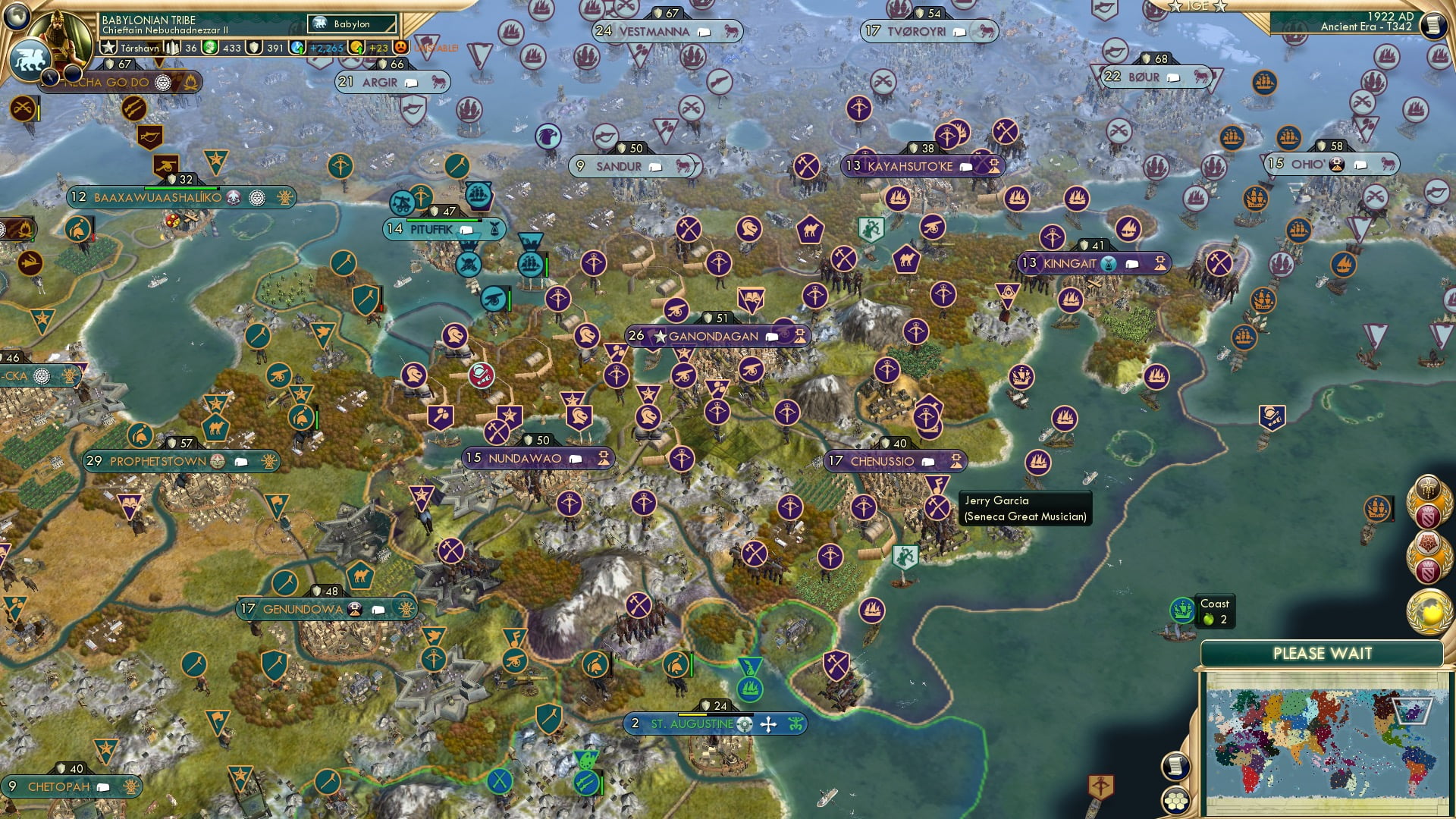This screenshot has height=819, width=1456.
Task: Open Tórshavn from the capital name in top bar
Action: click(140, 47)
